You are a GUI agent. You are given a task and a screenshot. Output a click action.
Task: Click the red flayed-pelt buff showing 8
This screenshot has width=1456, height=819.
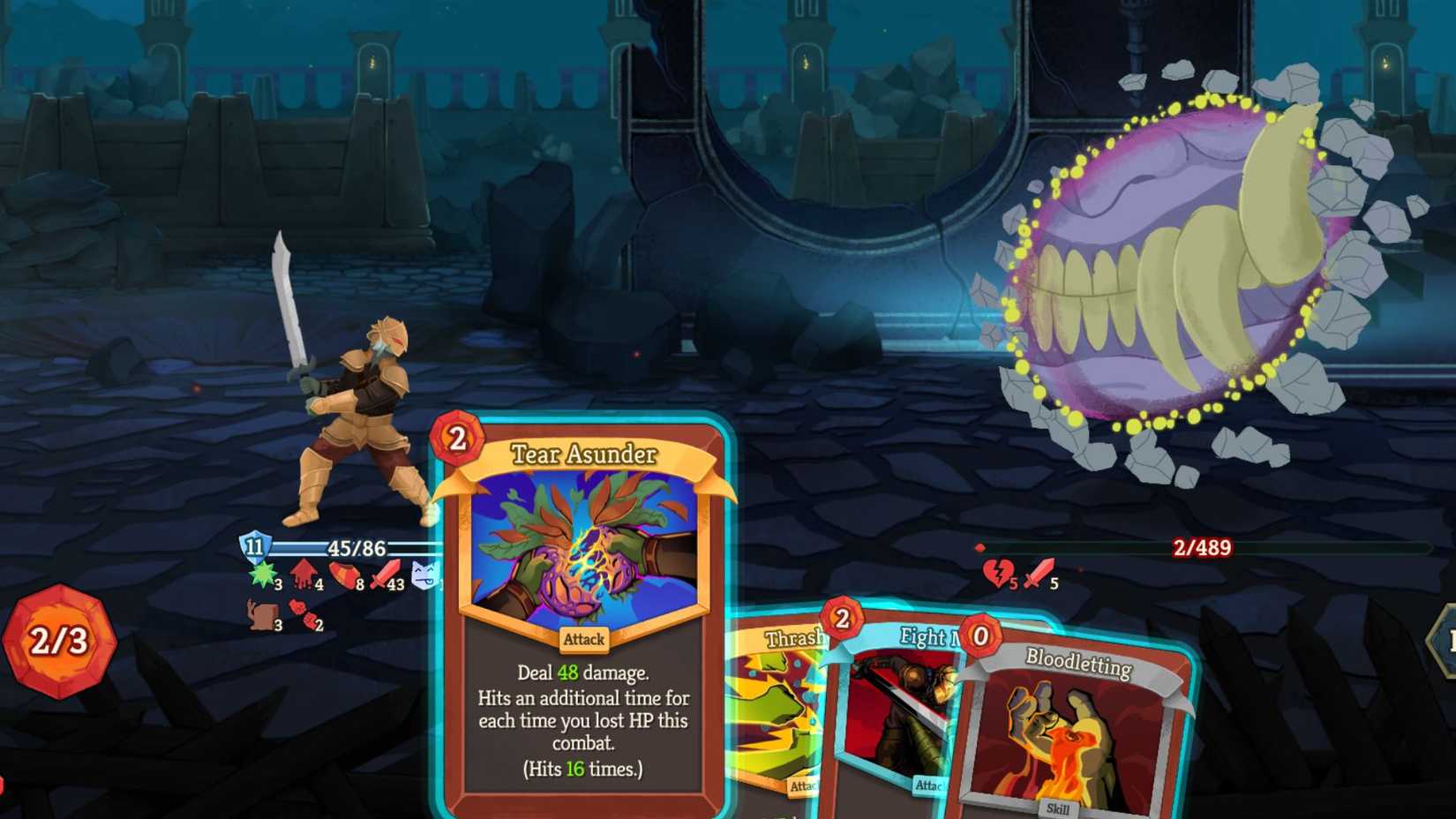(x=346, y=572)
